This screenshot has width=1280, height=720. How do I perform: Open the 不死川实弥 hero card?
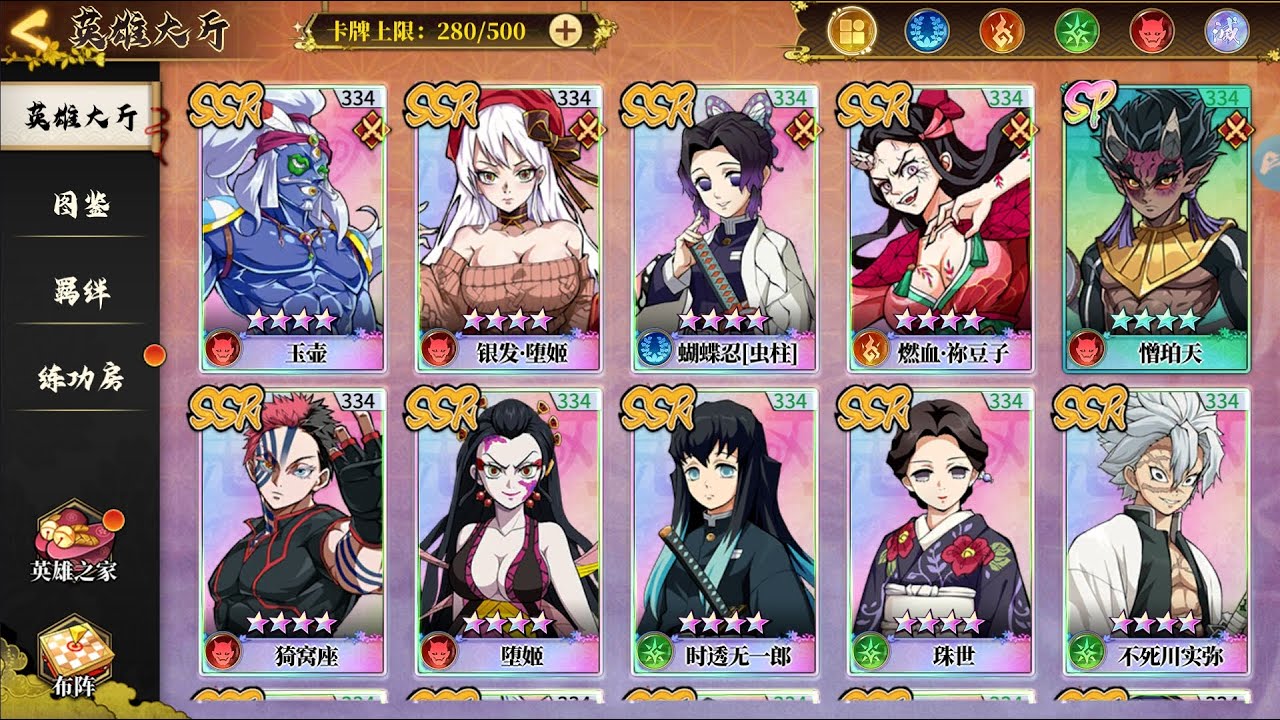[1157, 530]
